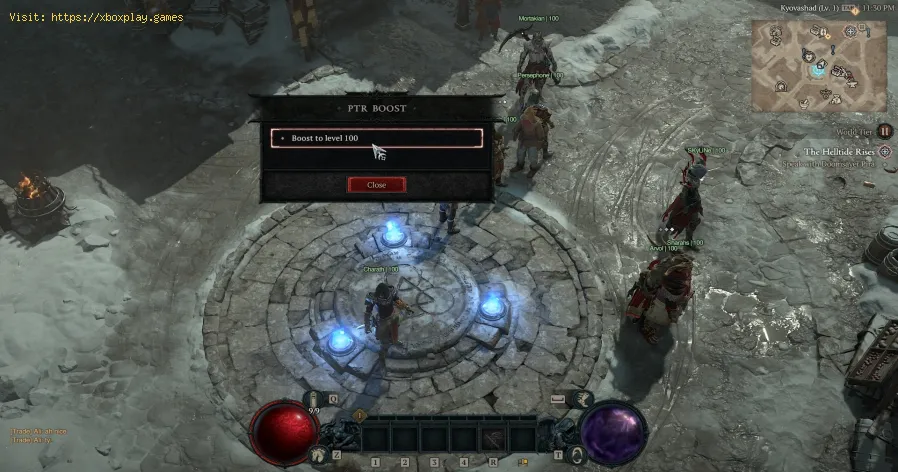
Task: Select the Boost to level 100 option
Action: pos(377,138)
